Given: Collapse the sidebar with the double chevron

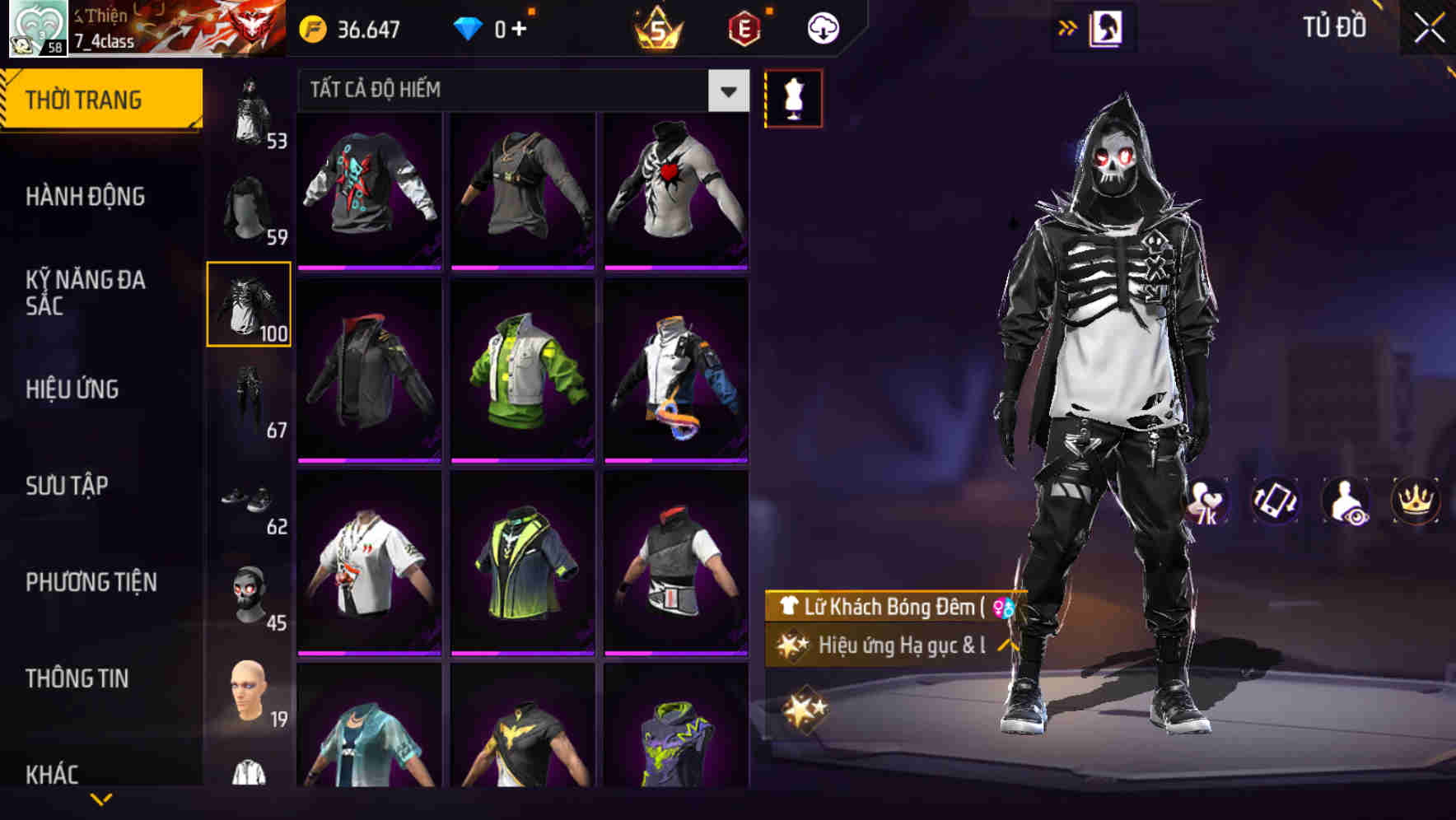Looking at the screenshot, I should tap(1068, 26).
